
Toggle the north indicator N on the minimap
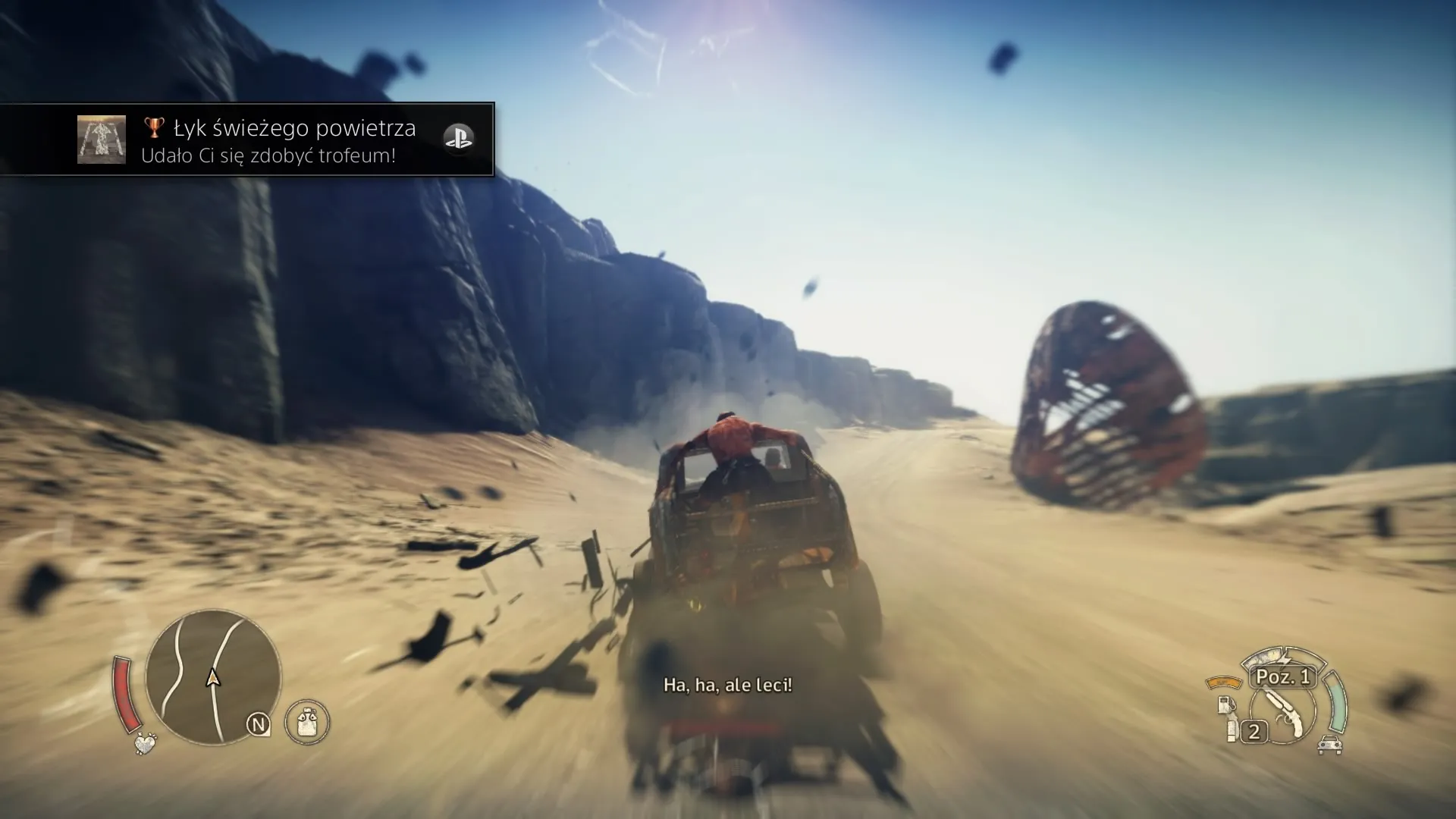[259, 725]
